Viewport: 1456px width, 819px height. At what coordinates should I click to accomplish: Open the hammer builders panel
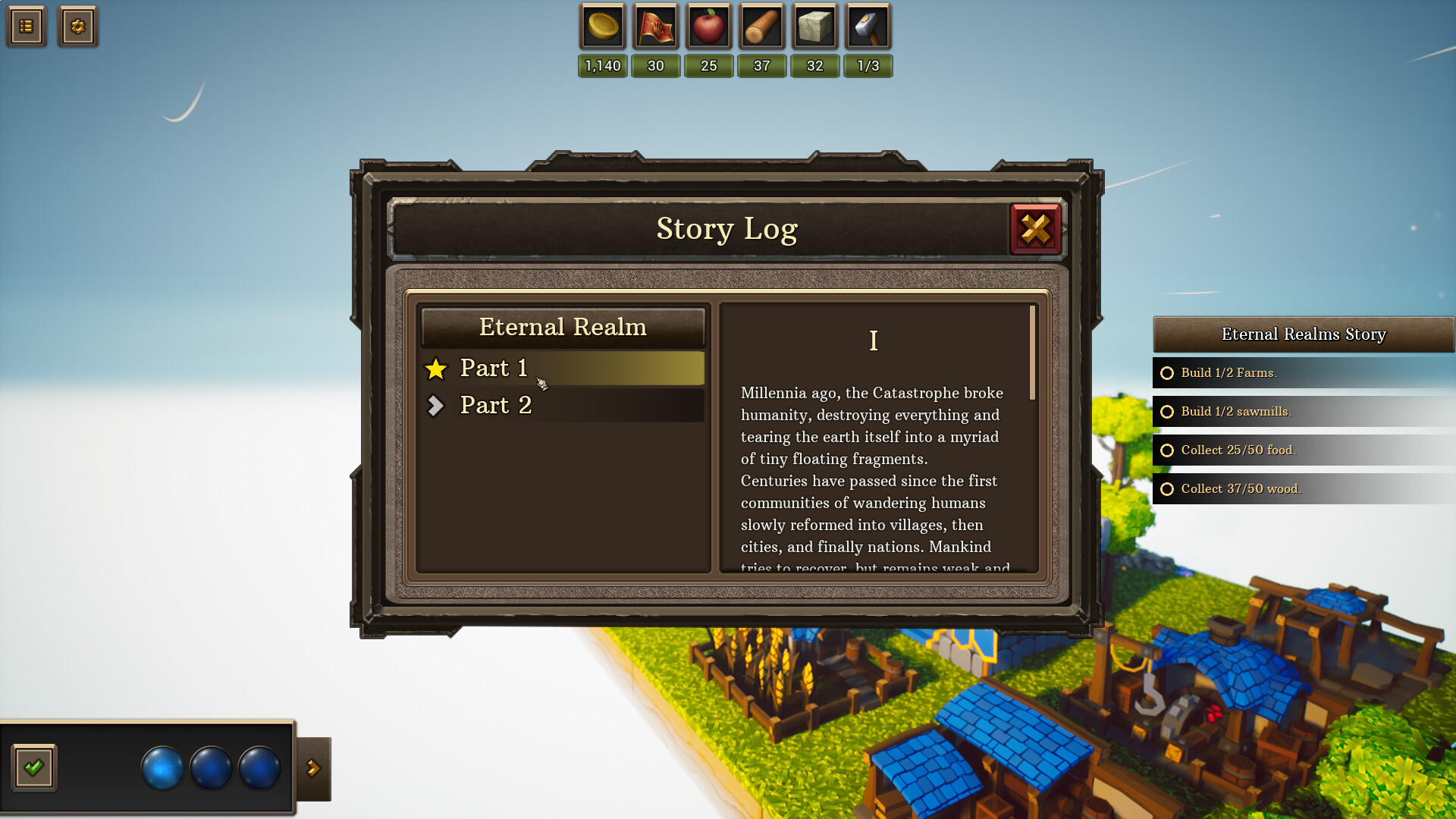click(x=868, y=26)
